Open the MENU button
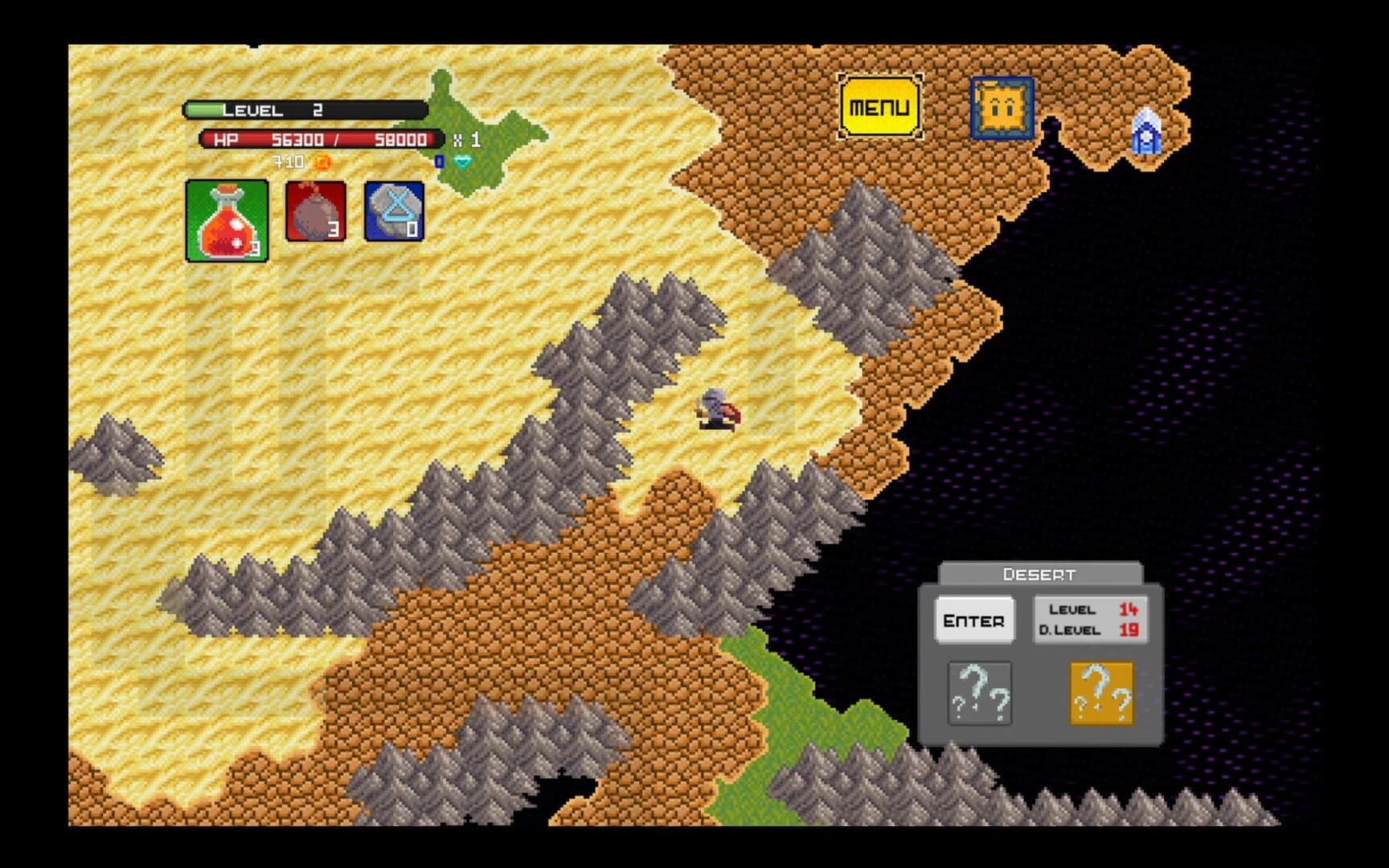Viewport: 1389px width, 868px height. click(879, 105)
